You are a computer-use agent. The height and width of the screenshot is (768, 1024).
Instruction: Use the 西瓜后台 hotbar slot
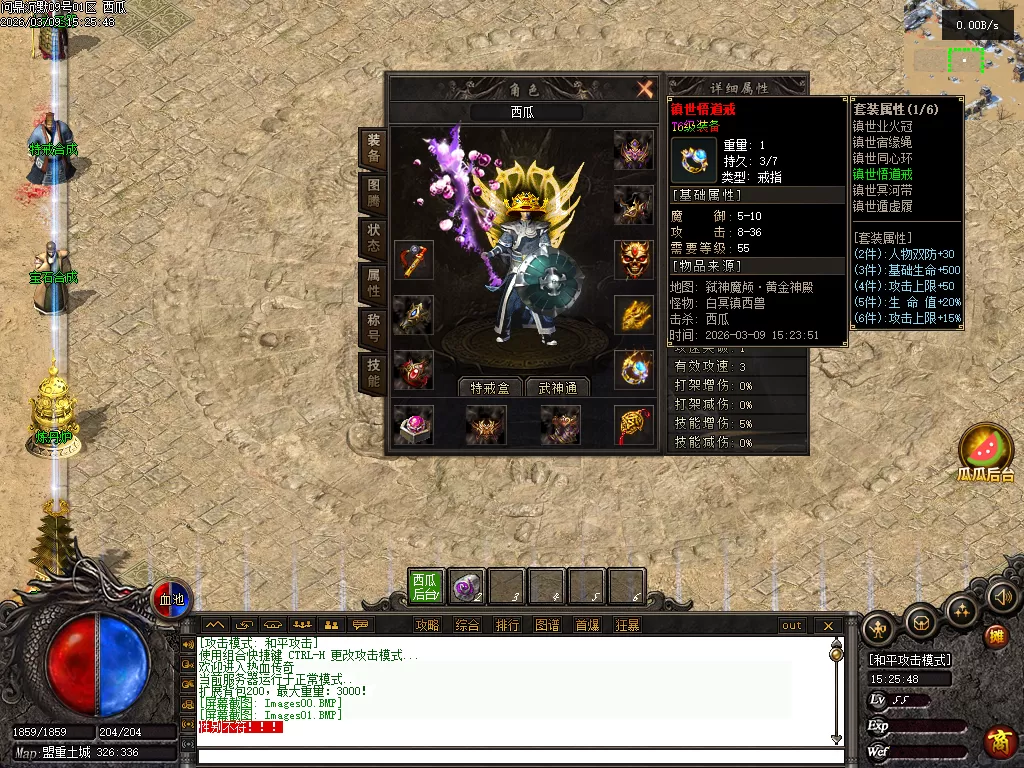[426, 586]
